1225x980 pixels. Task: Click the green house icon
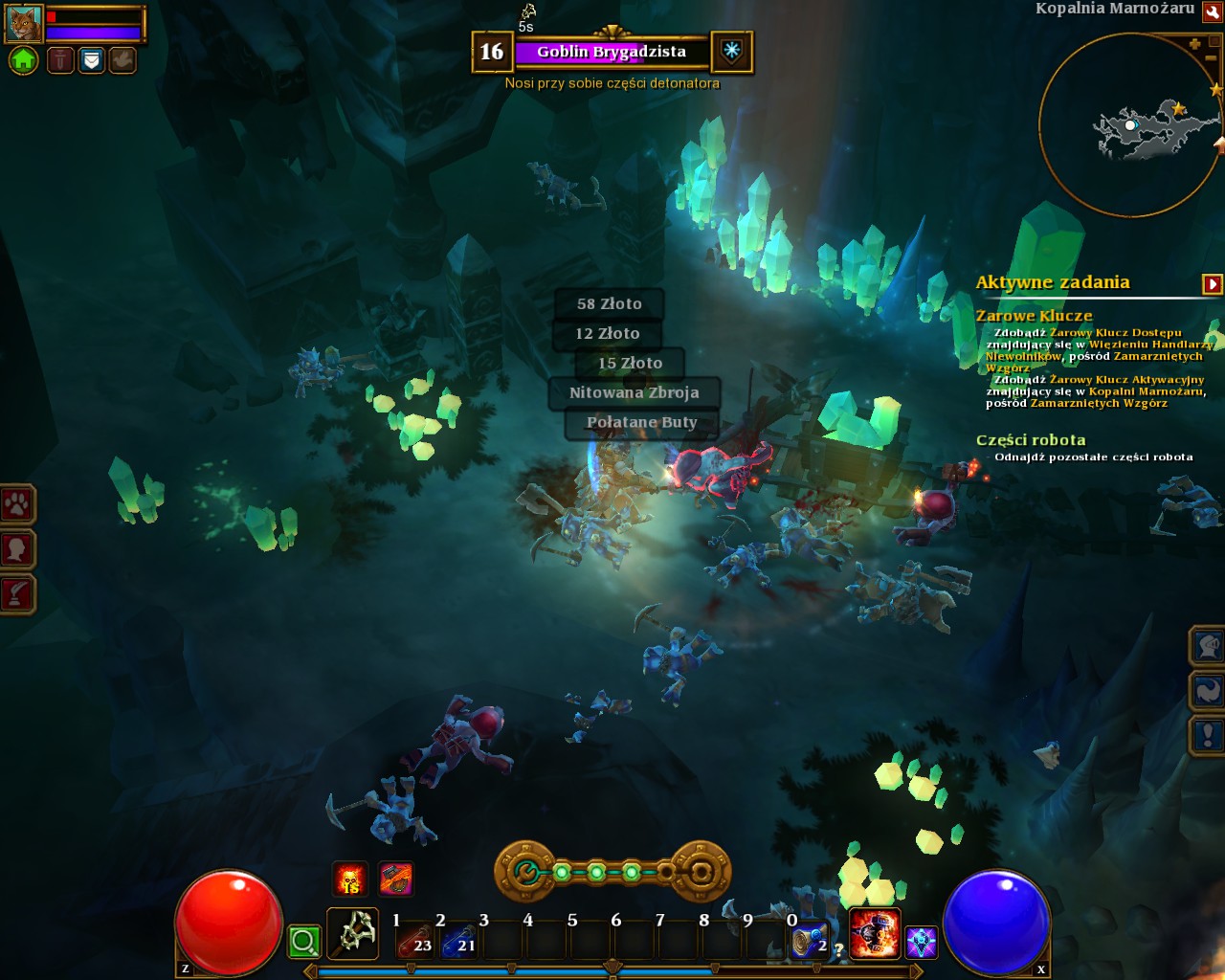pyautogui.click(x=23, y=61)
